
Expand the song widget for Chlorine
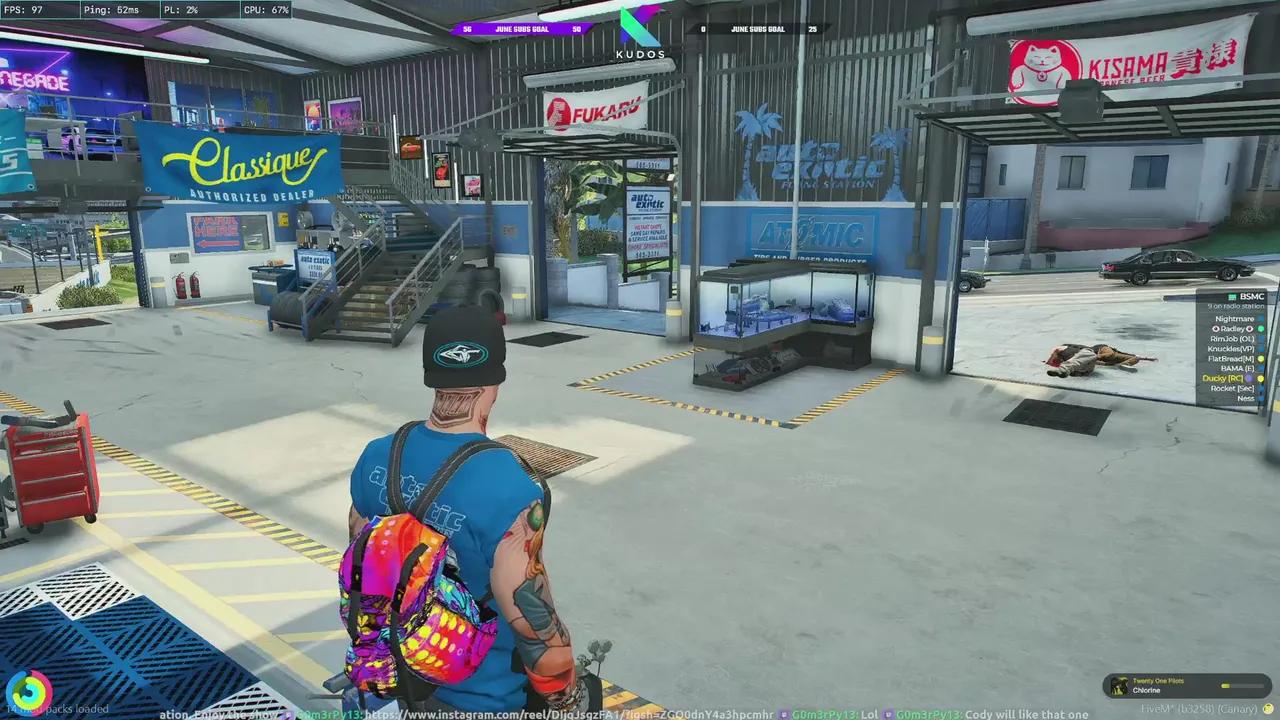pyautogui.click(x=1185, y=685)
